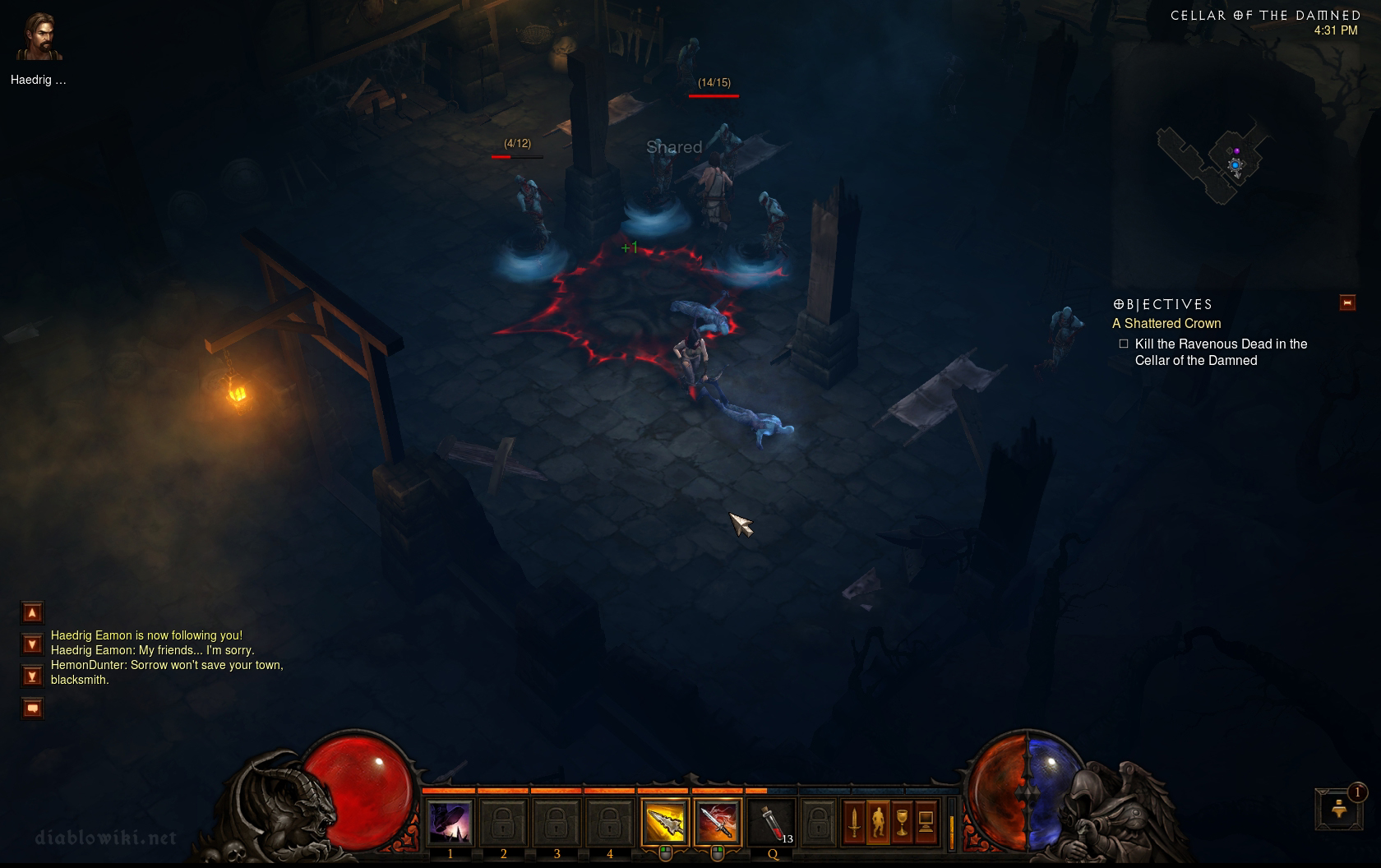1381x868 pixels.
Task: Jump to the bottom of the chat log
Action: tap(32, 676)
